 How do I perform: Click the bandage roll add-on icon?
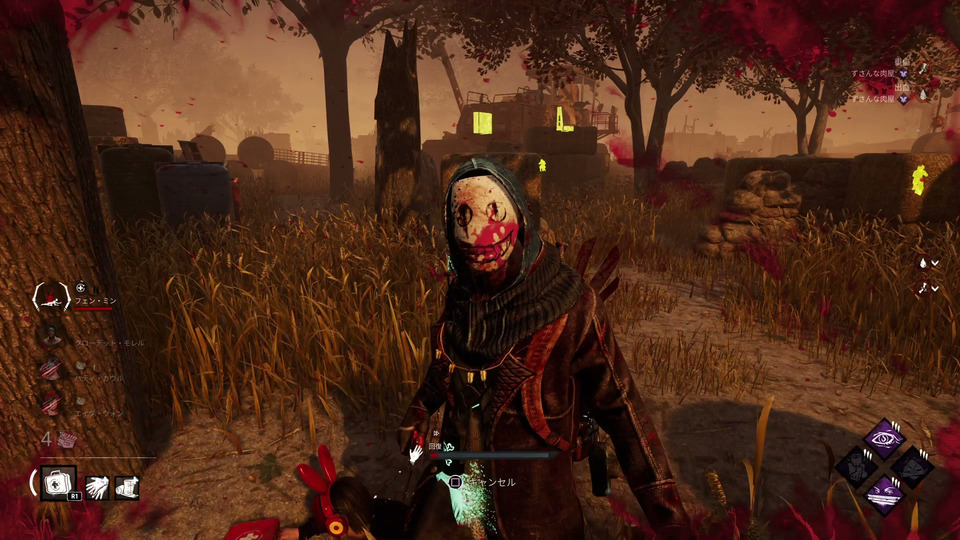[x=127, y=487]
